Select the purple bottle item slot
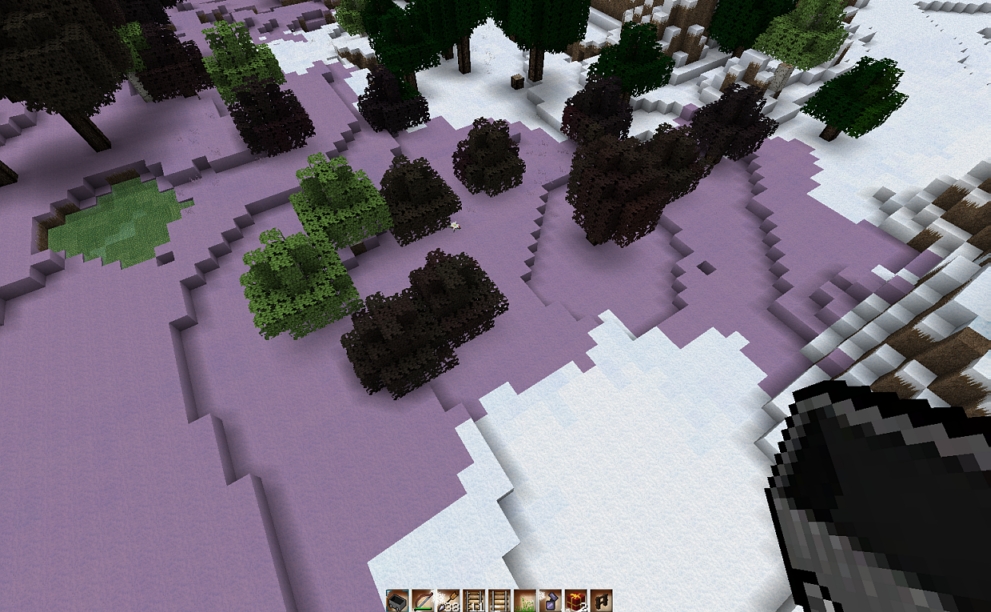Viewport: 991px width, 612px height. (x=550, y=601)
